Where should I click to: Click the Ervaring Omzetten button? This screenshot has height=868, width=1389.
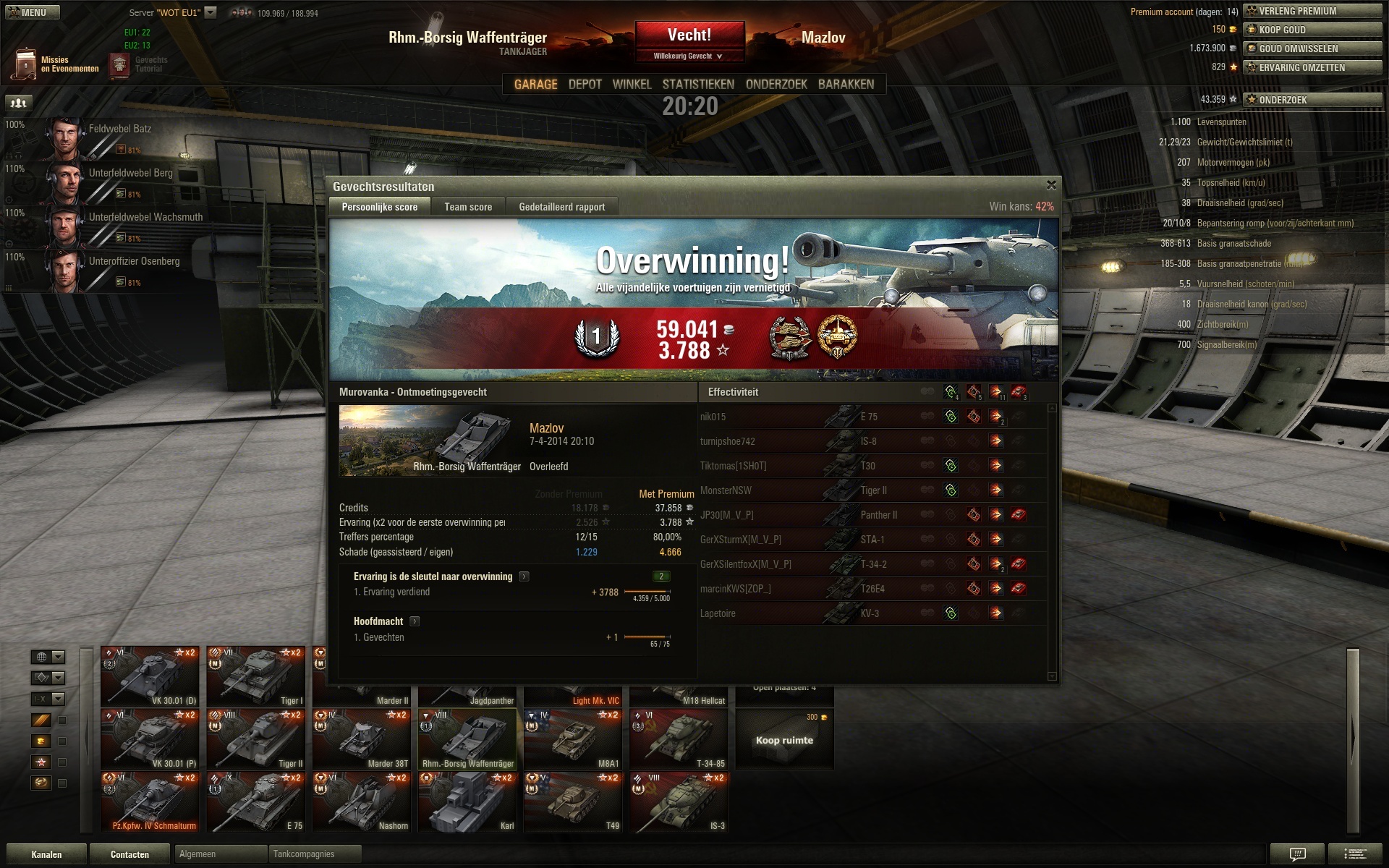[1312, 67]
